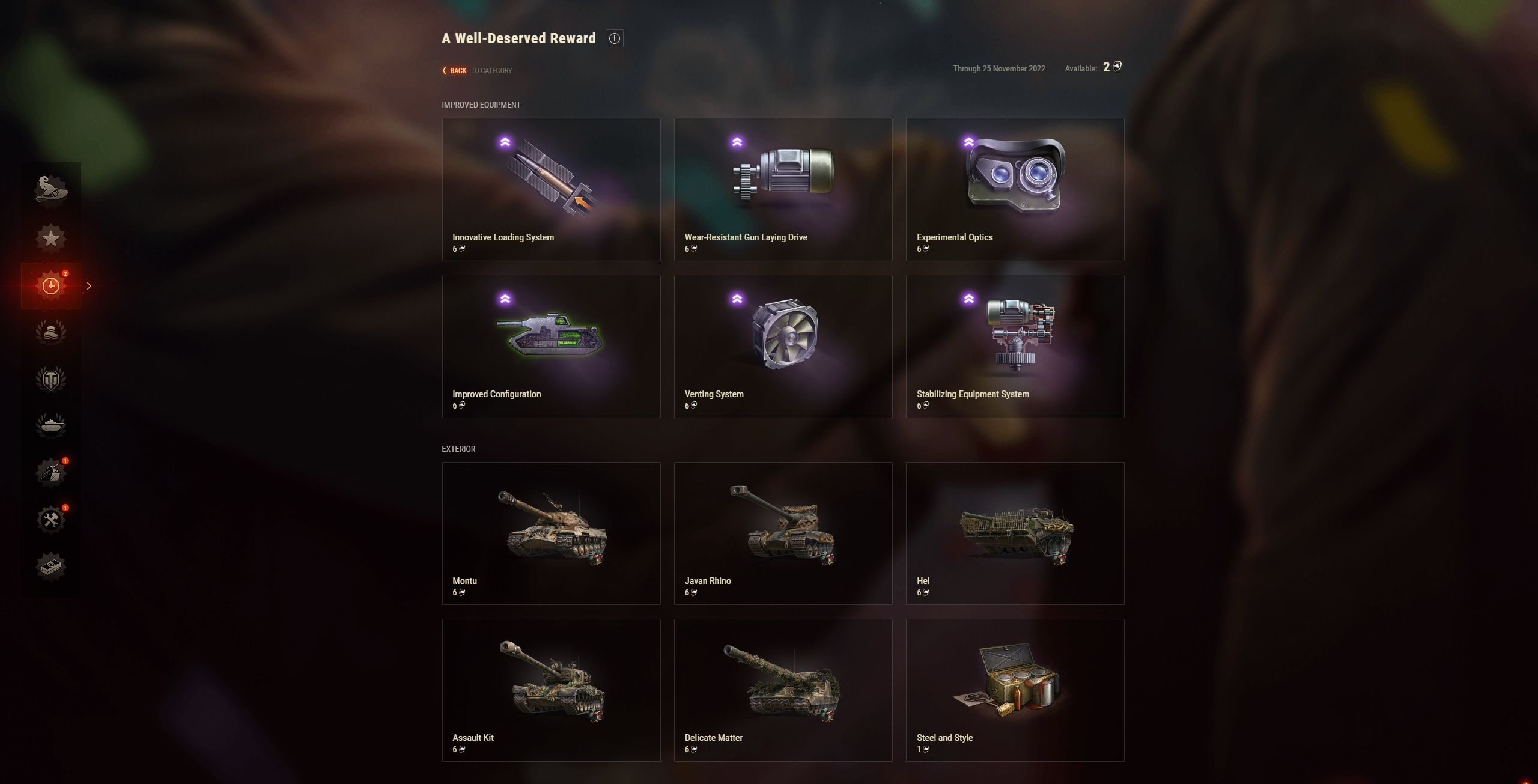Select the Innovative Loading System card
The height and width of the screenshot is (784, 1538).
tap(551, 190)
